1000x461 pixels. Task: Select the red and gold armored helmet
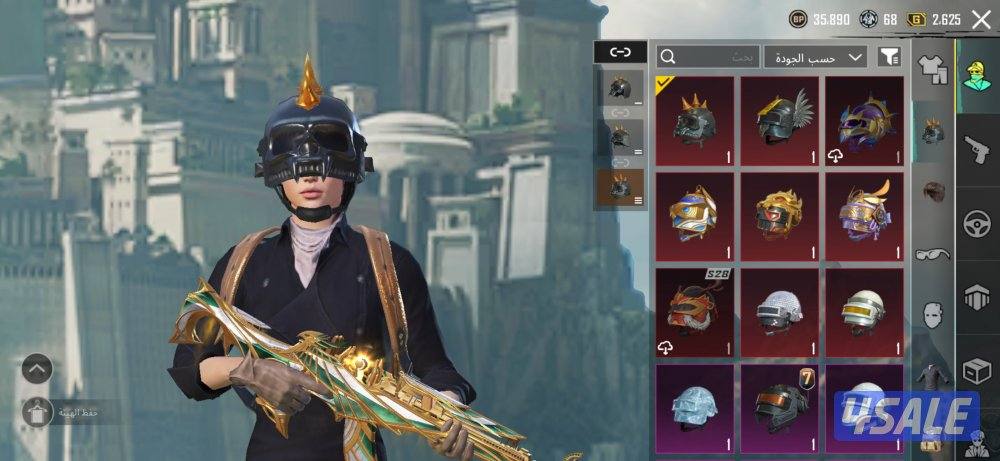click(779, 216)
